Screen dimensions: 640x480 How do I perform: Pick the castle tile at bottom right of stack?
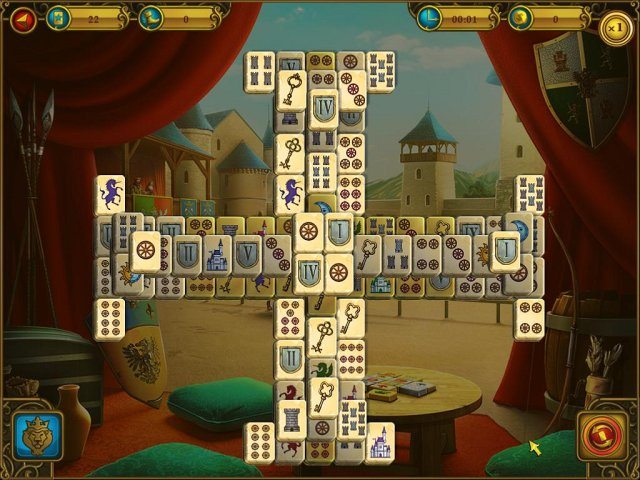pyautogui.click(x=380, y=441)
